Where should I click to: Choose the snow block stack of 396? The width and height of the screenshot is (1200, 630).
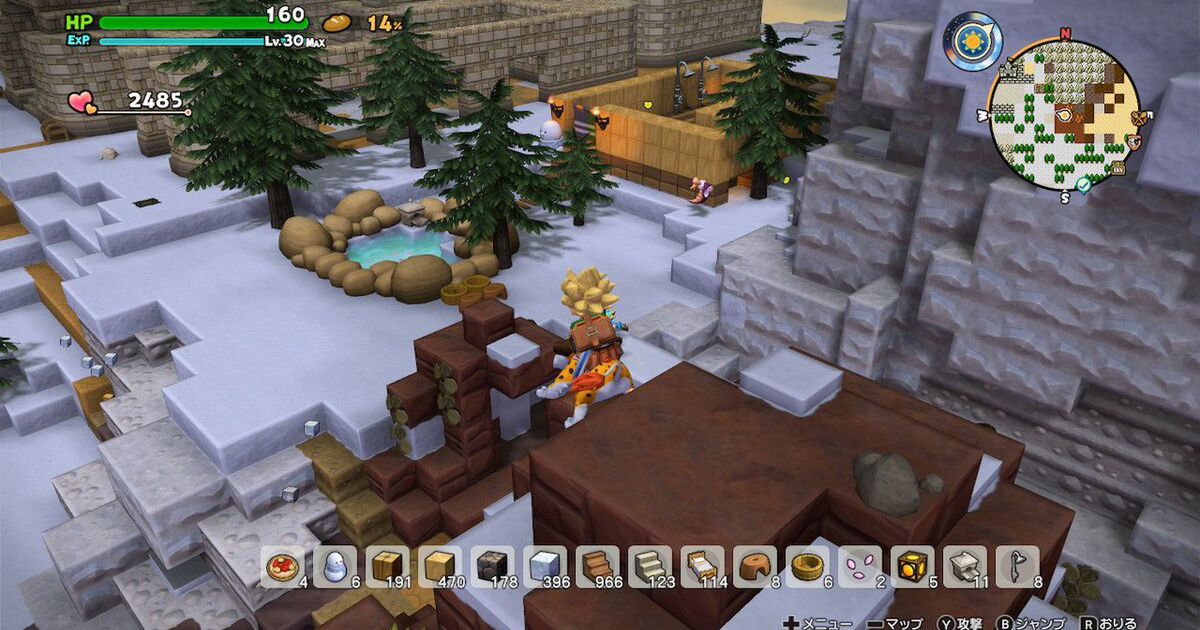[x=543, y=566]
